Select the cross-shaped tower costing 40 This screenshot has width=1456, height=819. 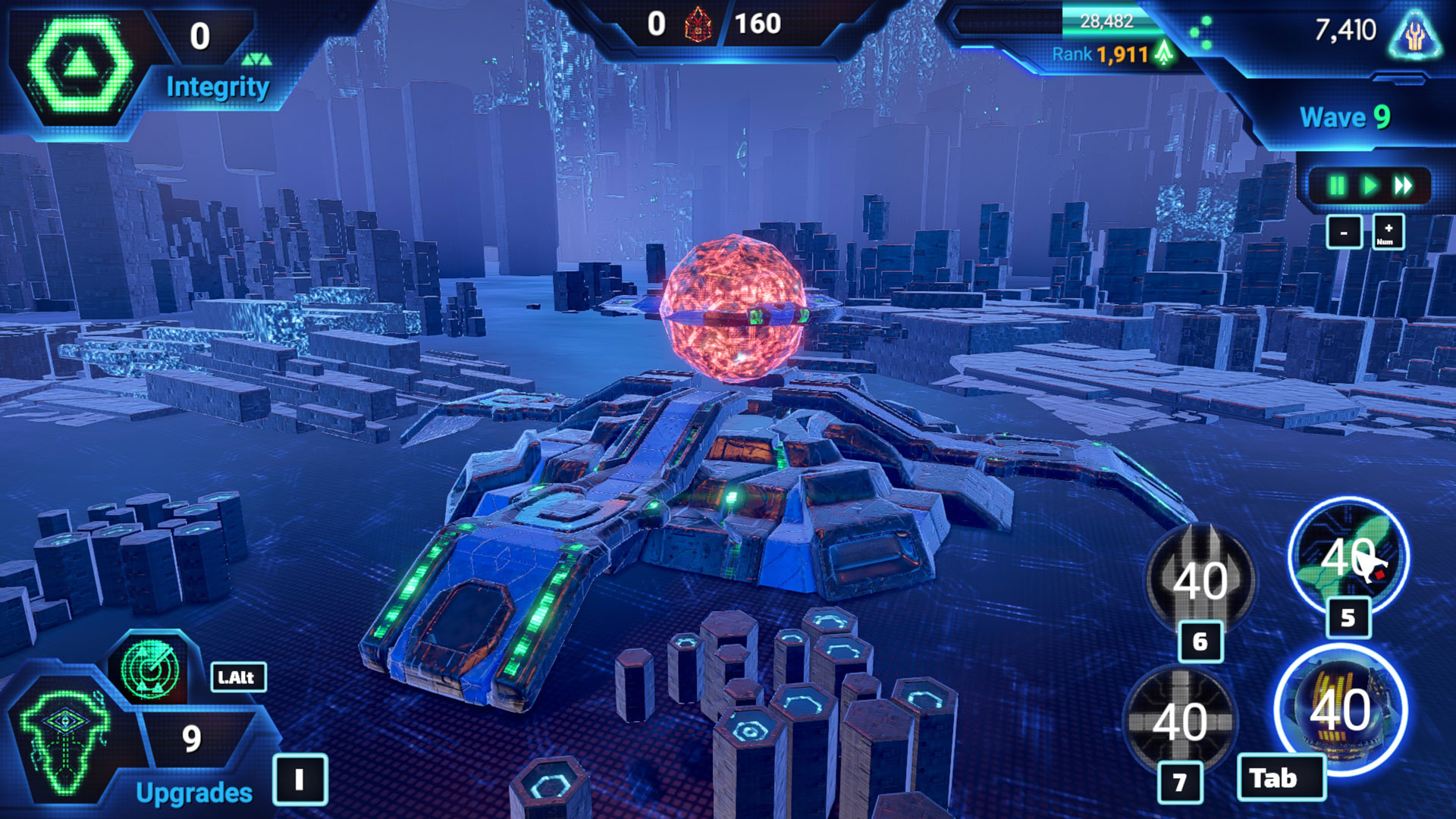click(x=1180, y=720)
